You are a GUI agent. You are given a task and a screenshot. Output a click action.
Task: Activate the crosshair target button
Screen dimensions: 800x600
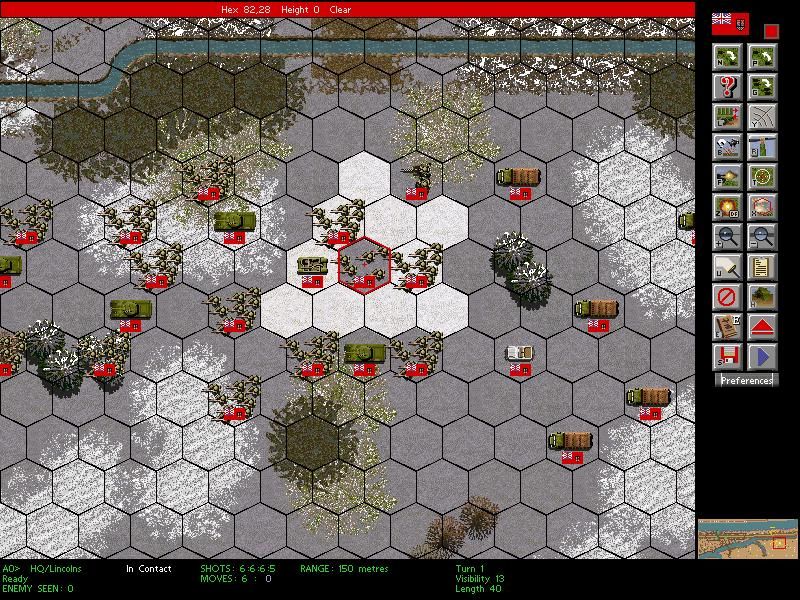coord(762,177)
